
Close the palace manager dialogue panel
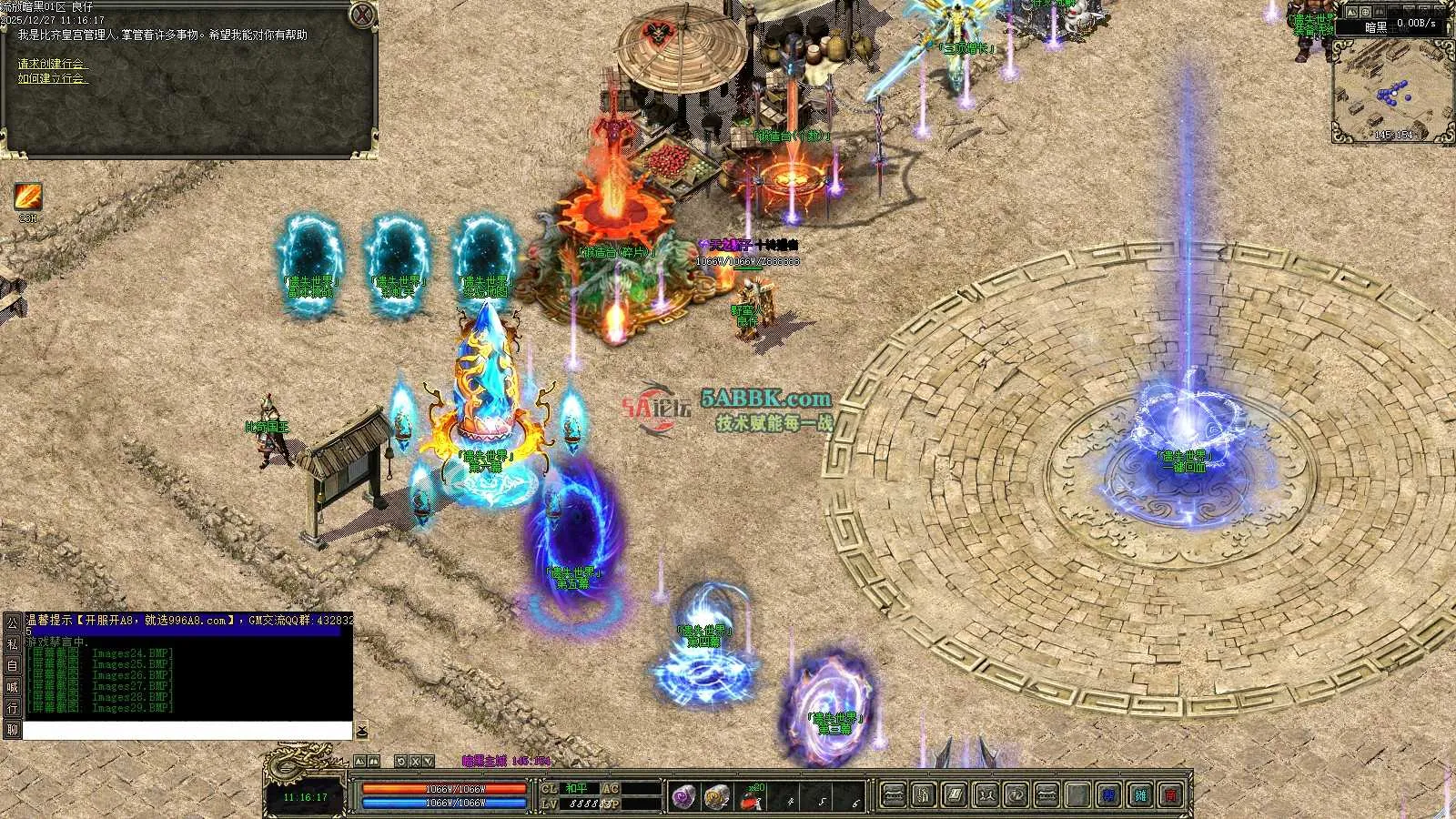363,15
